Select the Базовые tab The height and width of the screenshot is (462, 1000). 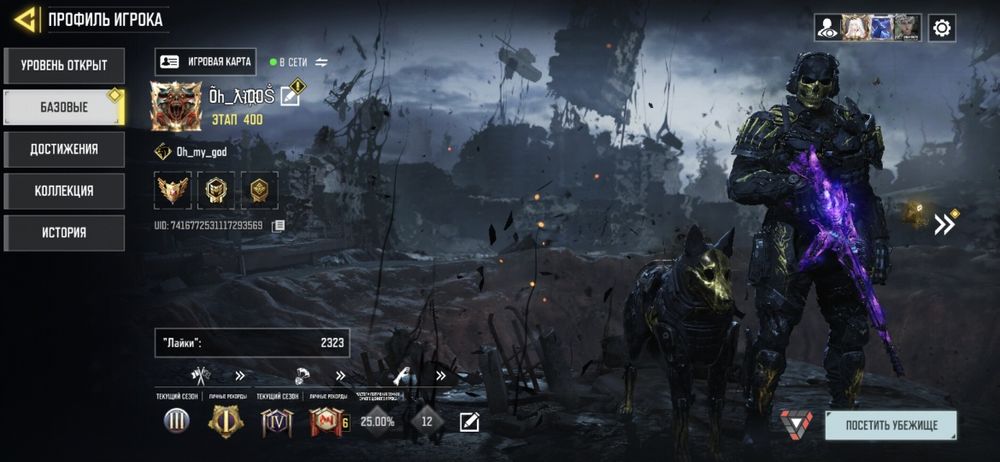pyautogui.click(x=64, y=107)
